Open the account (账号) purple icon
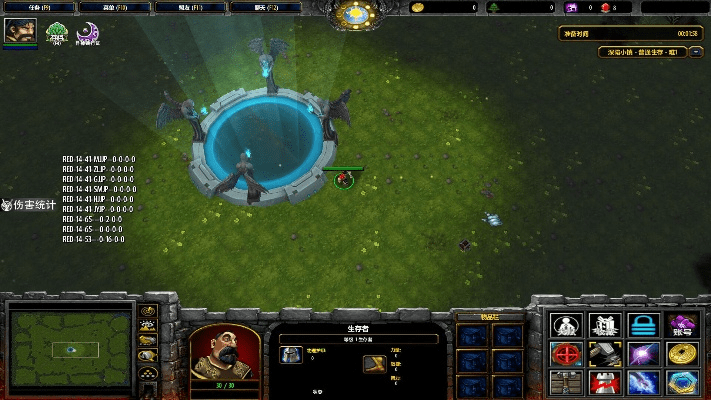This screenshot has height=400, width=711. (682, 325)
